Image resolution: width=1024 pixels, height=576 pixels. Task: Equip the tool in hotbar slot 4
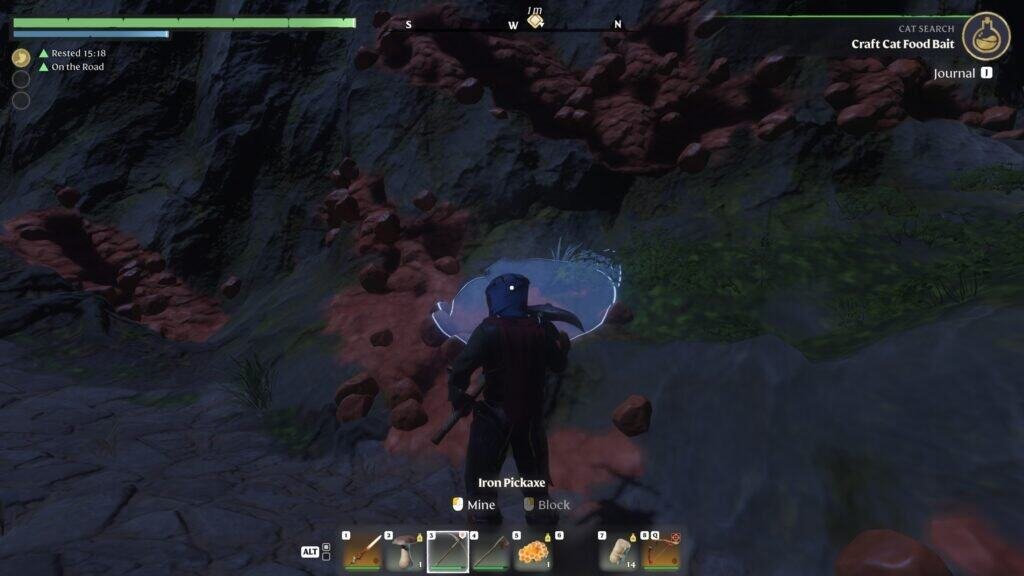pos(491,551)
